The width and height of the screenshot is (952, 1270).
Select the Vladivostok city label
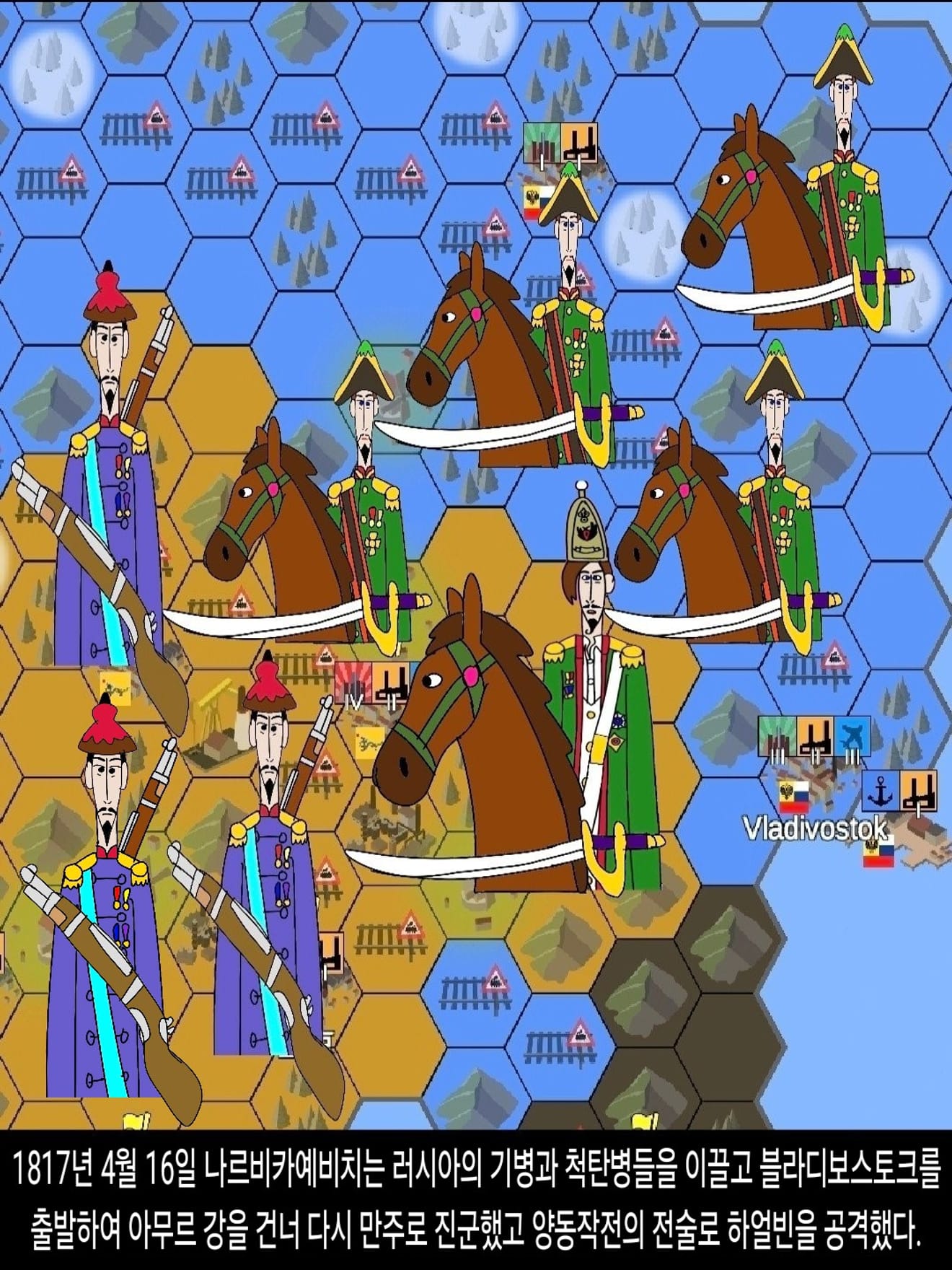pyautogui.click(x=815, y=828)
